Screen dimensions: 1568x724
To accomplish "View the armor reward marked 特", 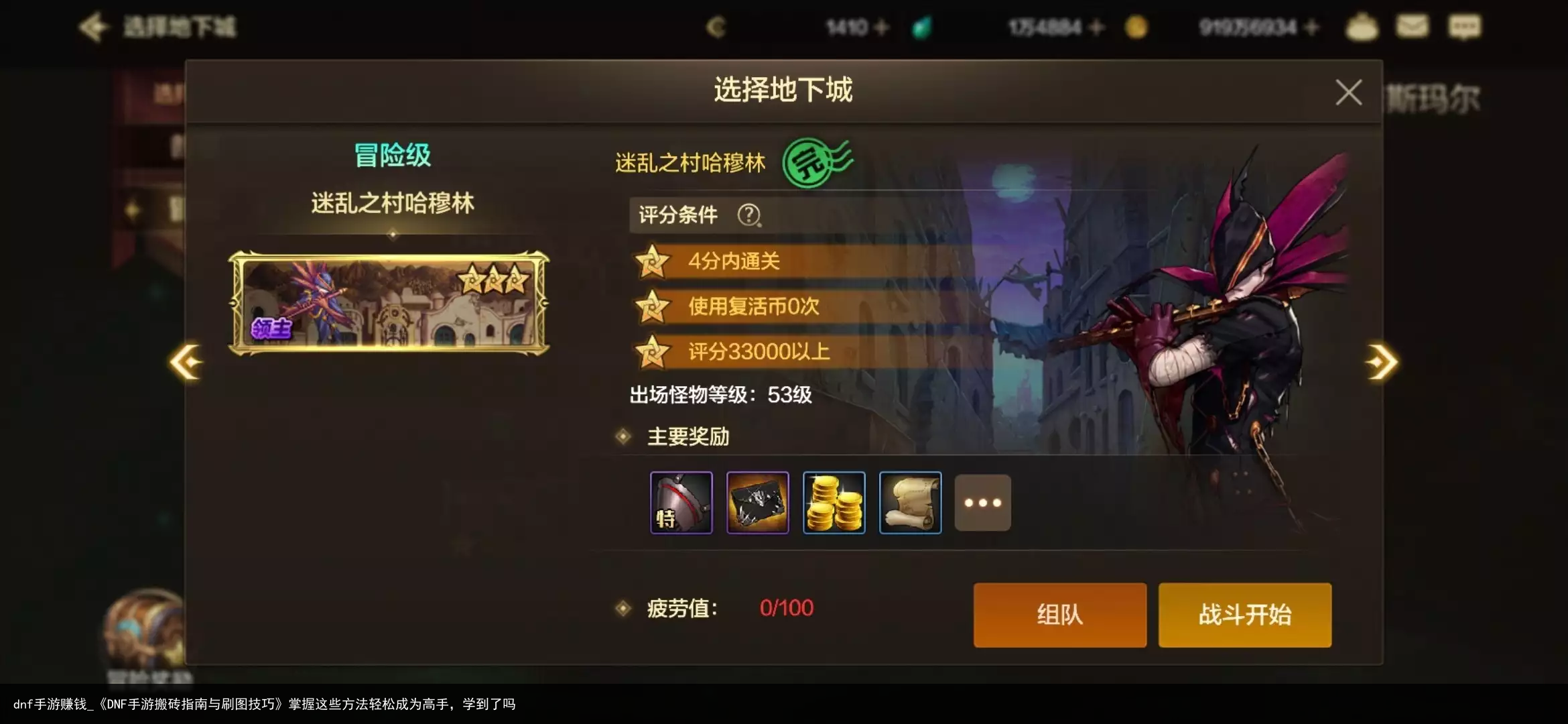I will point(681,503).
